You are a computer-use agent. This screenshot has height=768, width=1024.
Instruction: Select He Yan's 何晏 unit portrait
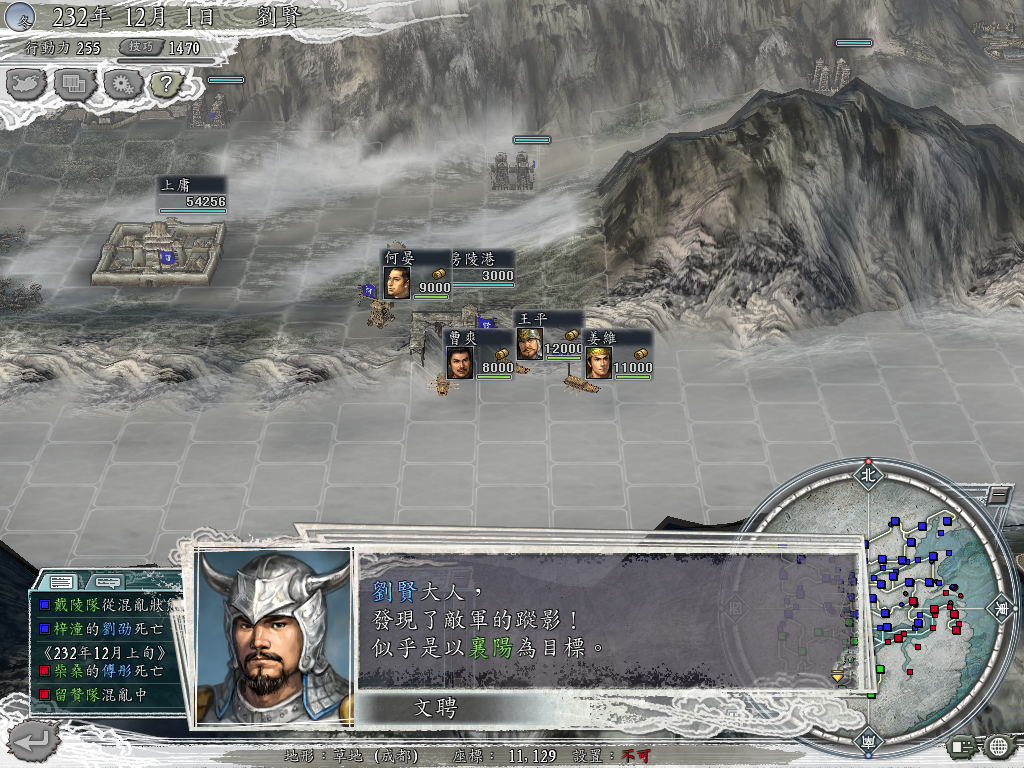tap(396, 283)
